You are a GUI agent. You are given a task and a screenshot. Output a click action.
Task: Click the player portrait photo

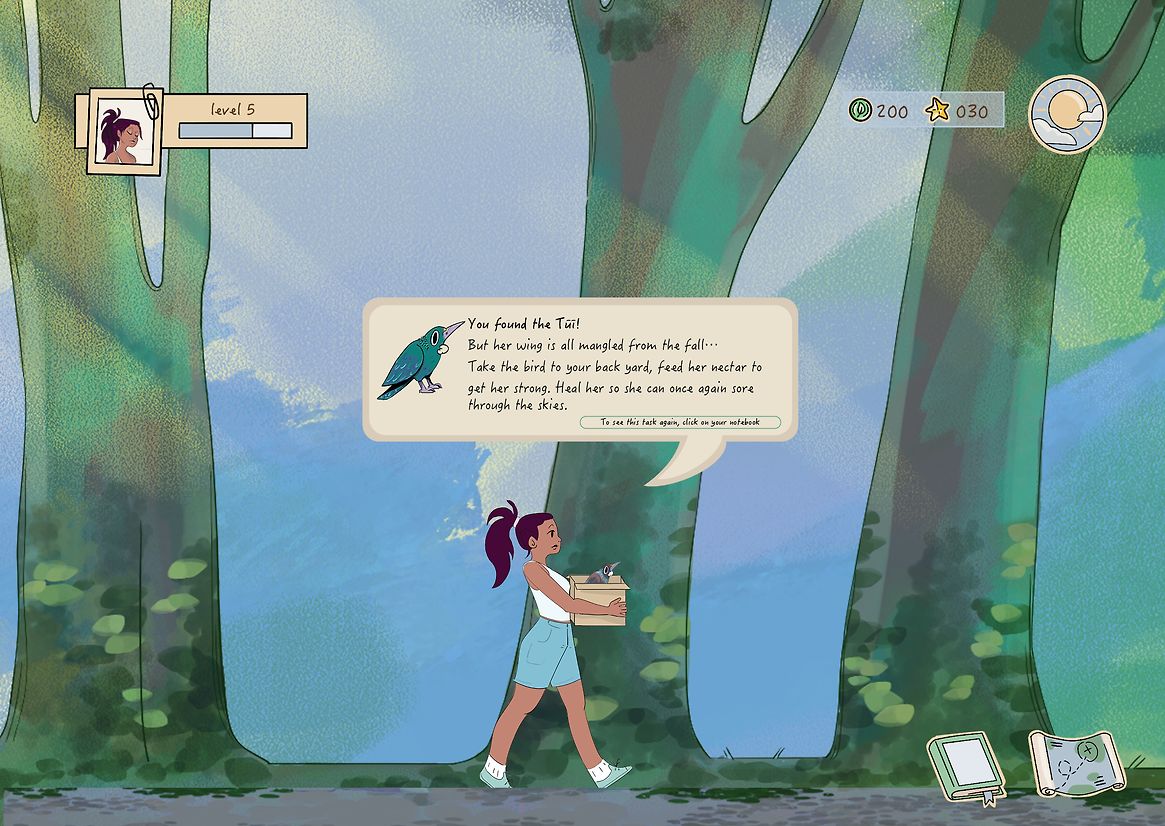pos(124,132)
